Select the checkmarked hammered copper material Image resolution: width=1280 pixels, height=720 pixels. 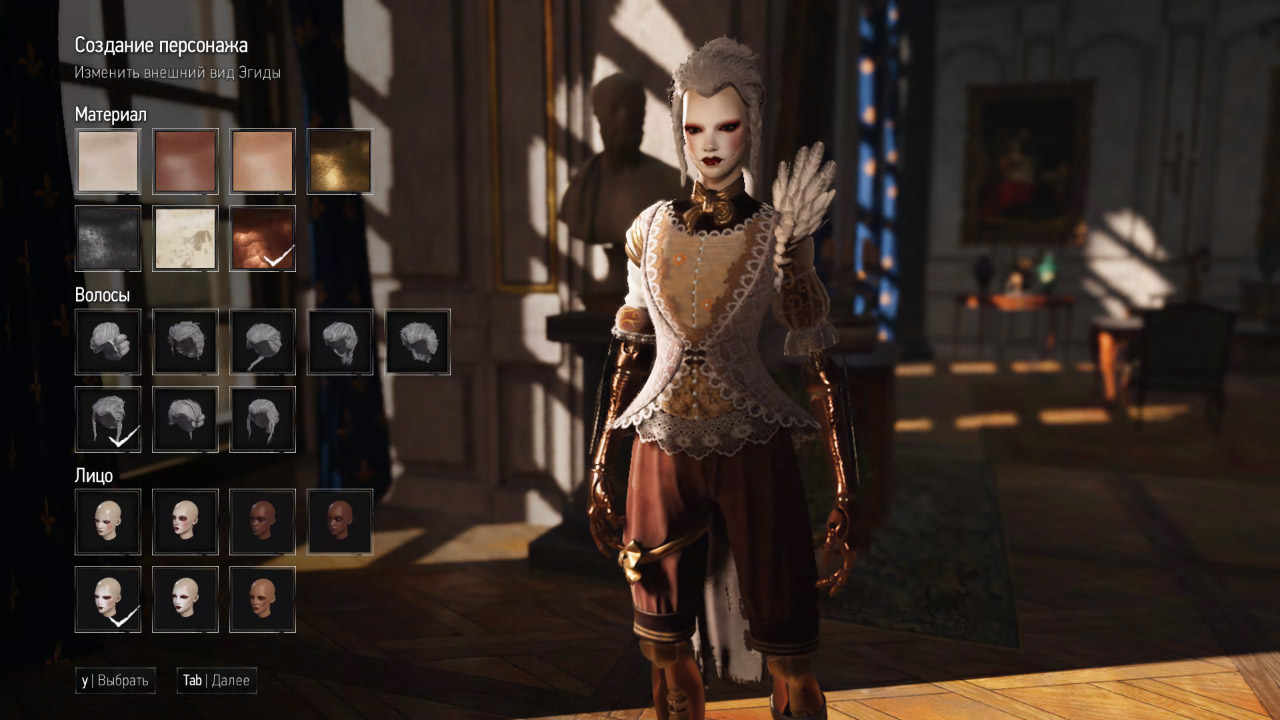pos(262,238)
